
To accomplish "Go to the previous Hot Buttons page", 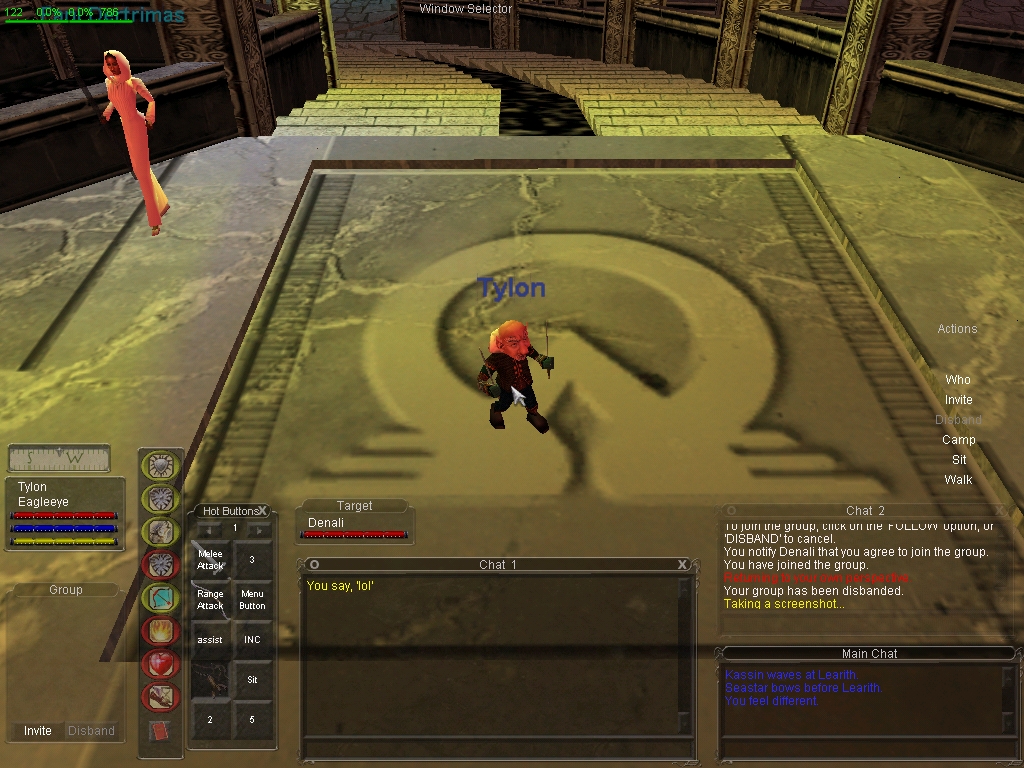I will 210,529.
